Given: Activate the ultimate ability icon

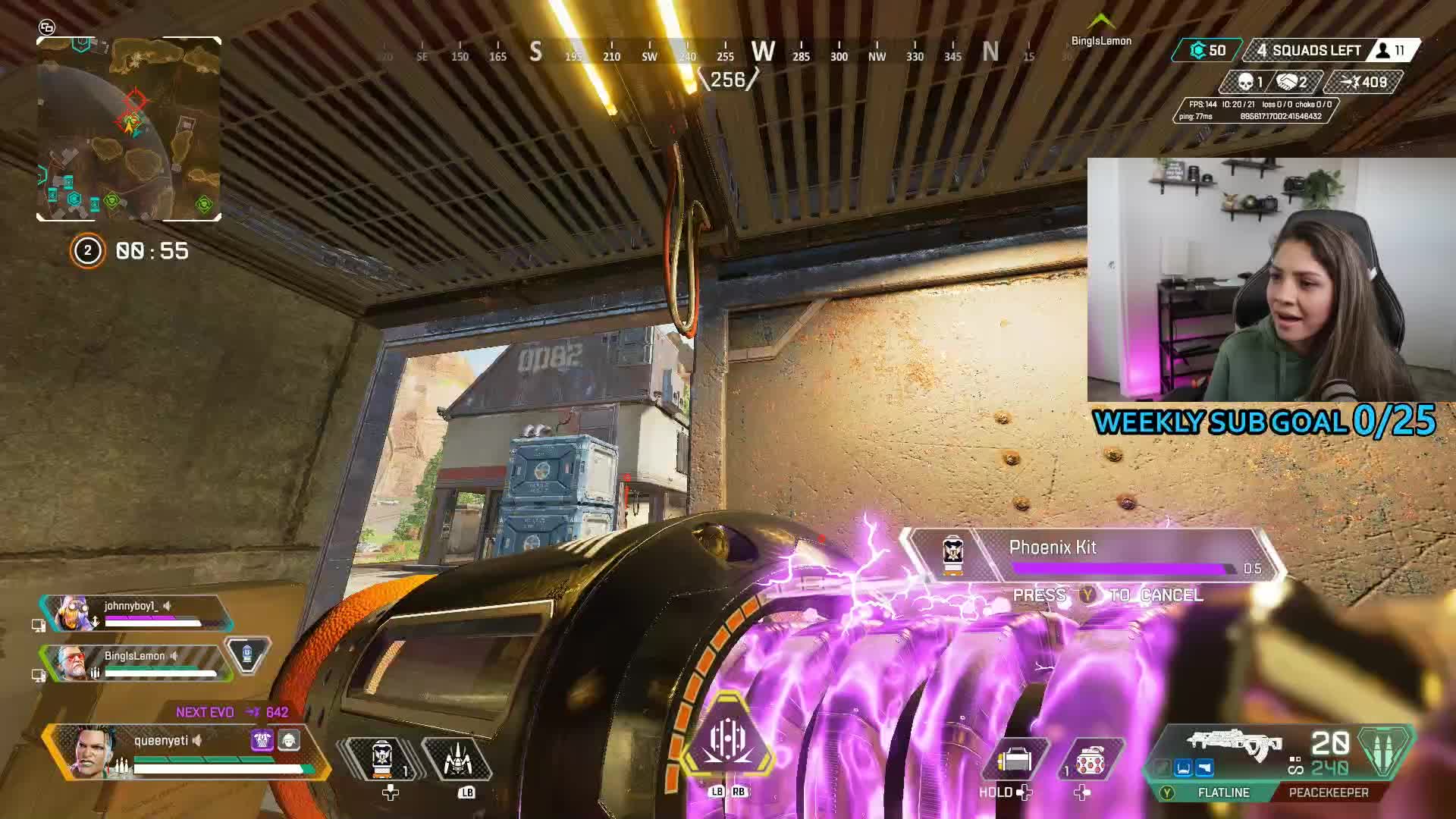Looking at the screenshot, I should point(727,741).
